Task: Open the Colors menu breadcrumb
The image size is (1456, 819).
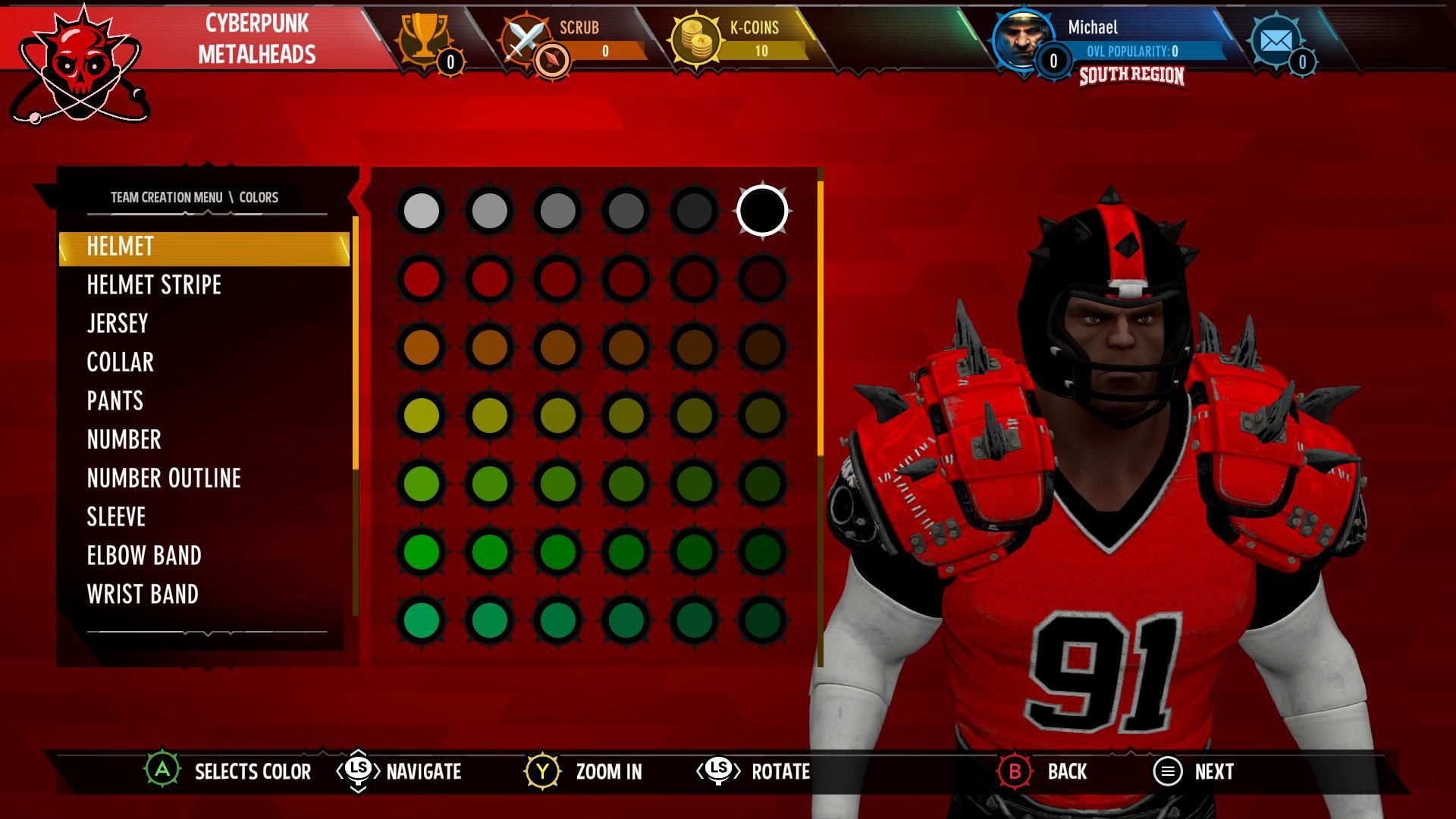Action: (260, 196)
